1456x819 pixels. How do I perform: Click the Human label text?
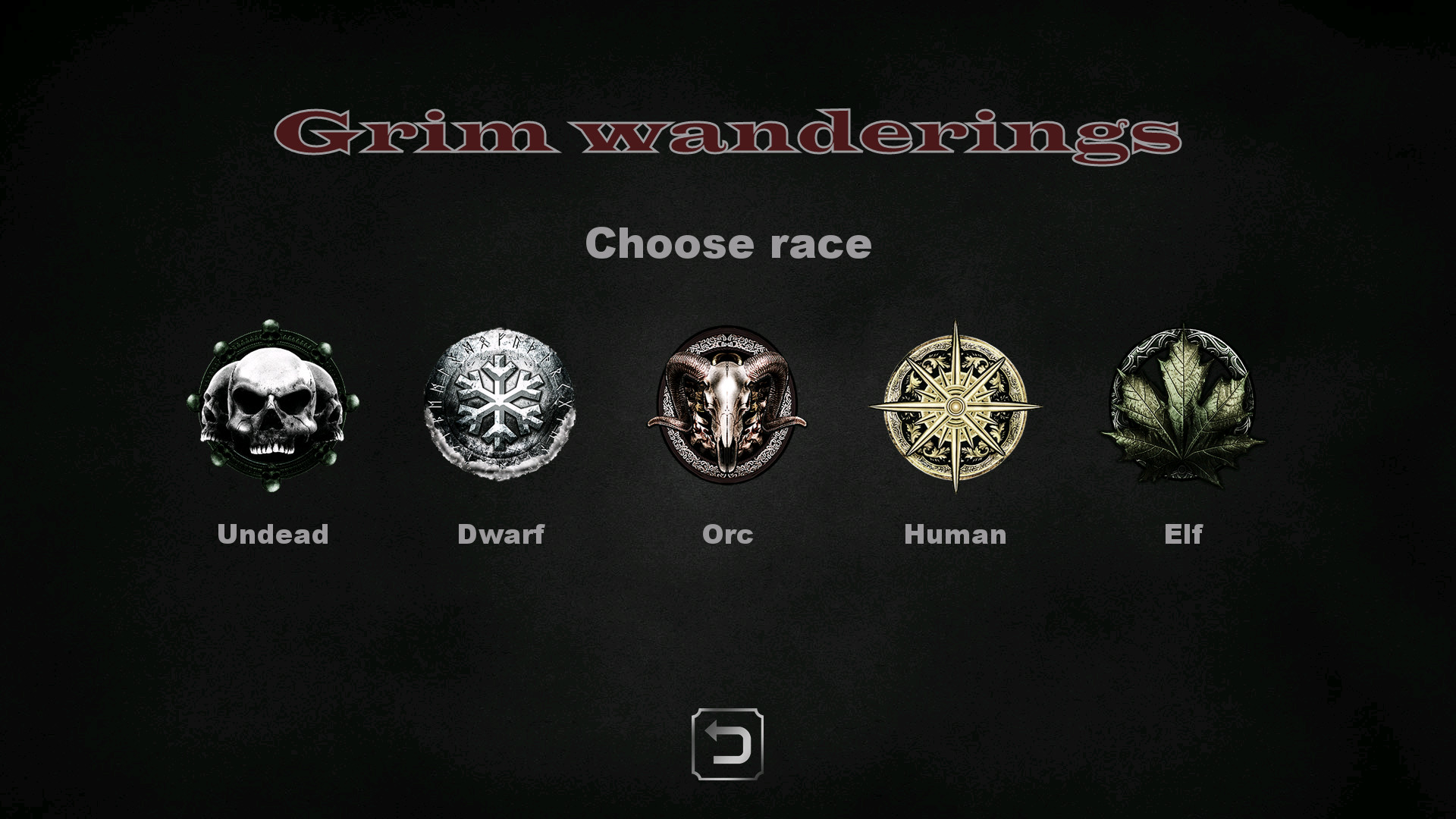pos(955,535)
